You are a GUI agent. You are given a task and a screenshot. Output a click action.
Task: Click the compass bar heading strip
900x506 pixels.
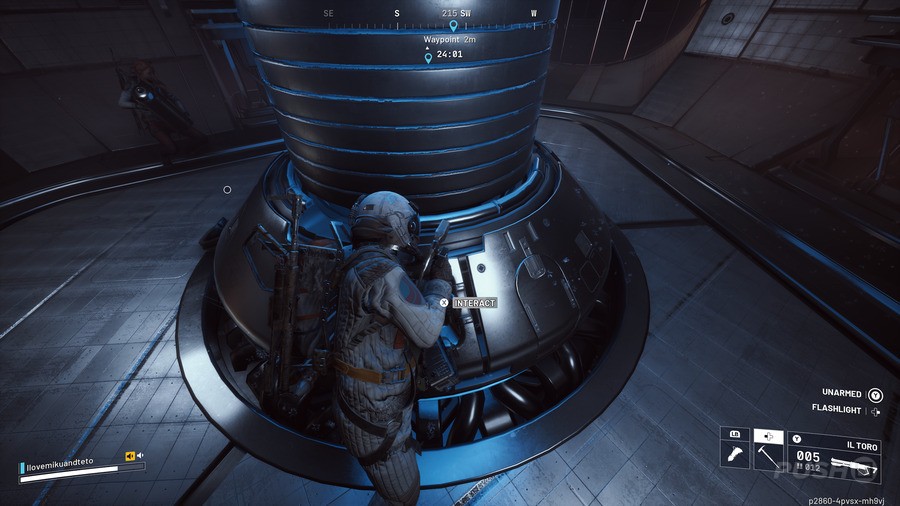pyautogui.click(x=430, y=14)
